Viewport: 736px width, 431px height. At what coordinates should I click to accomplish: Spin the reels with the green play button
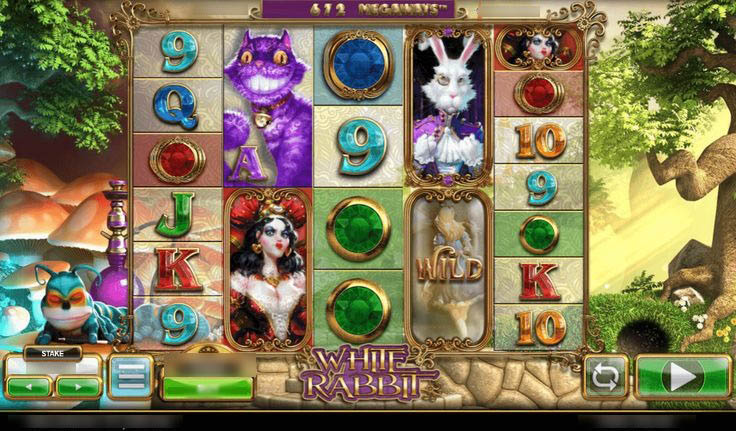(x=684, y=377)
